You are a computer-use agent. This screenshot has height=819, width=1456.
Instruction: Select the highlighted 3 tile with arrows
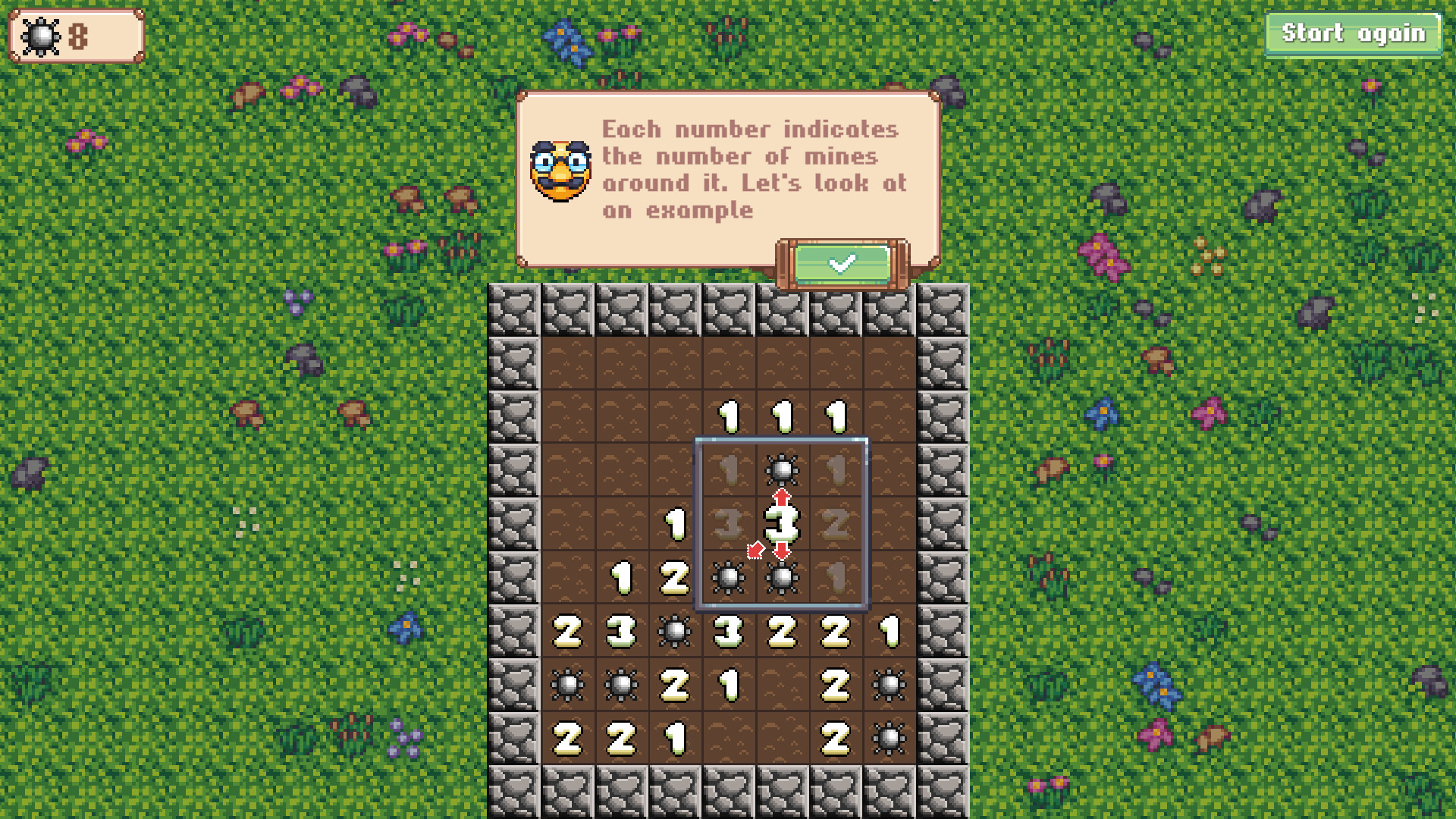[783, 523]
